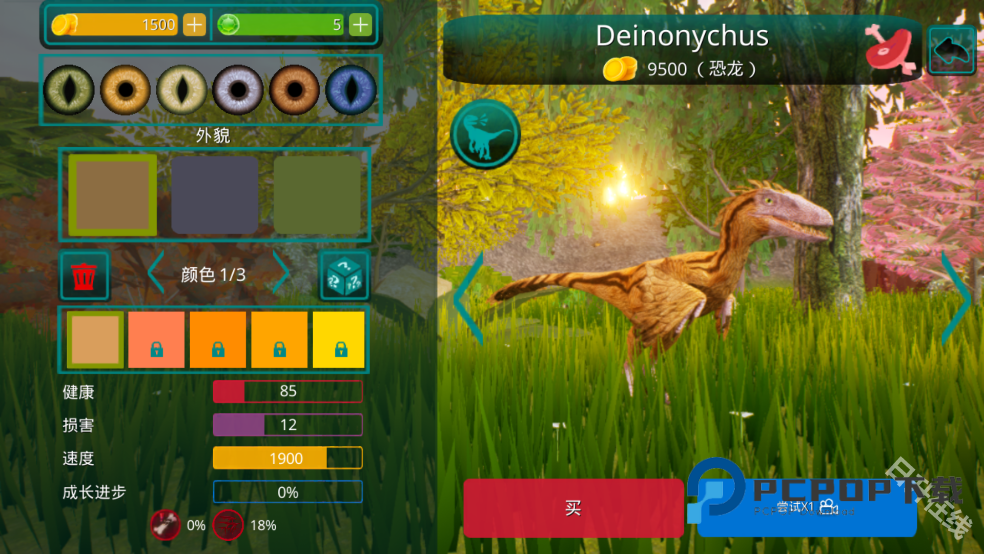984x554 pixels.
Task: Go to the previous color page arrow
Action: coord(156,274)
